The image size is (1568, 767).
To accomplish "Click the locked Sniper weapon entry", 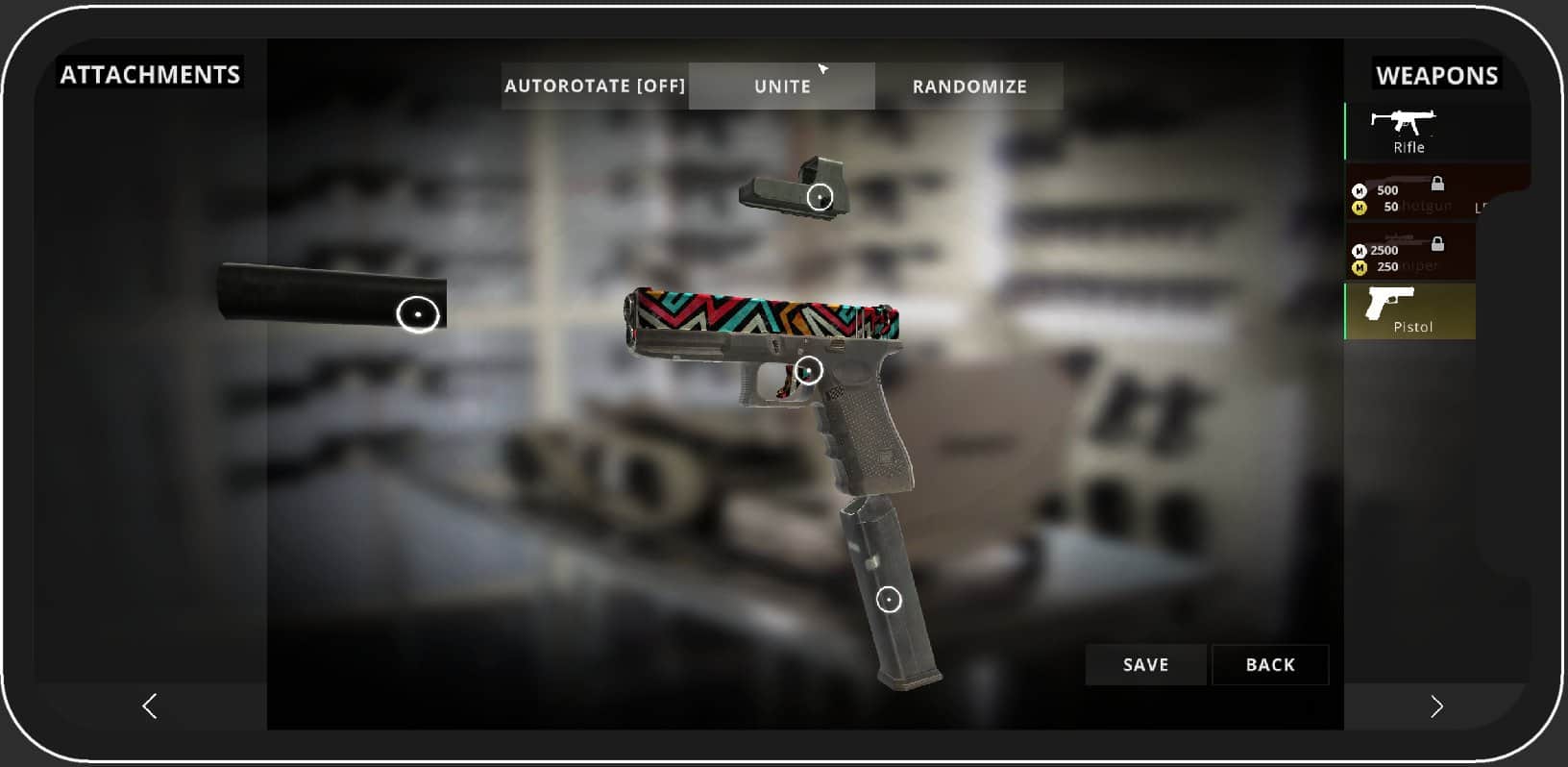I will [x=1409, y=255].
